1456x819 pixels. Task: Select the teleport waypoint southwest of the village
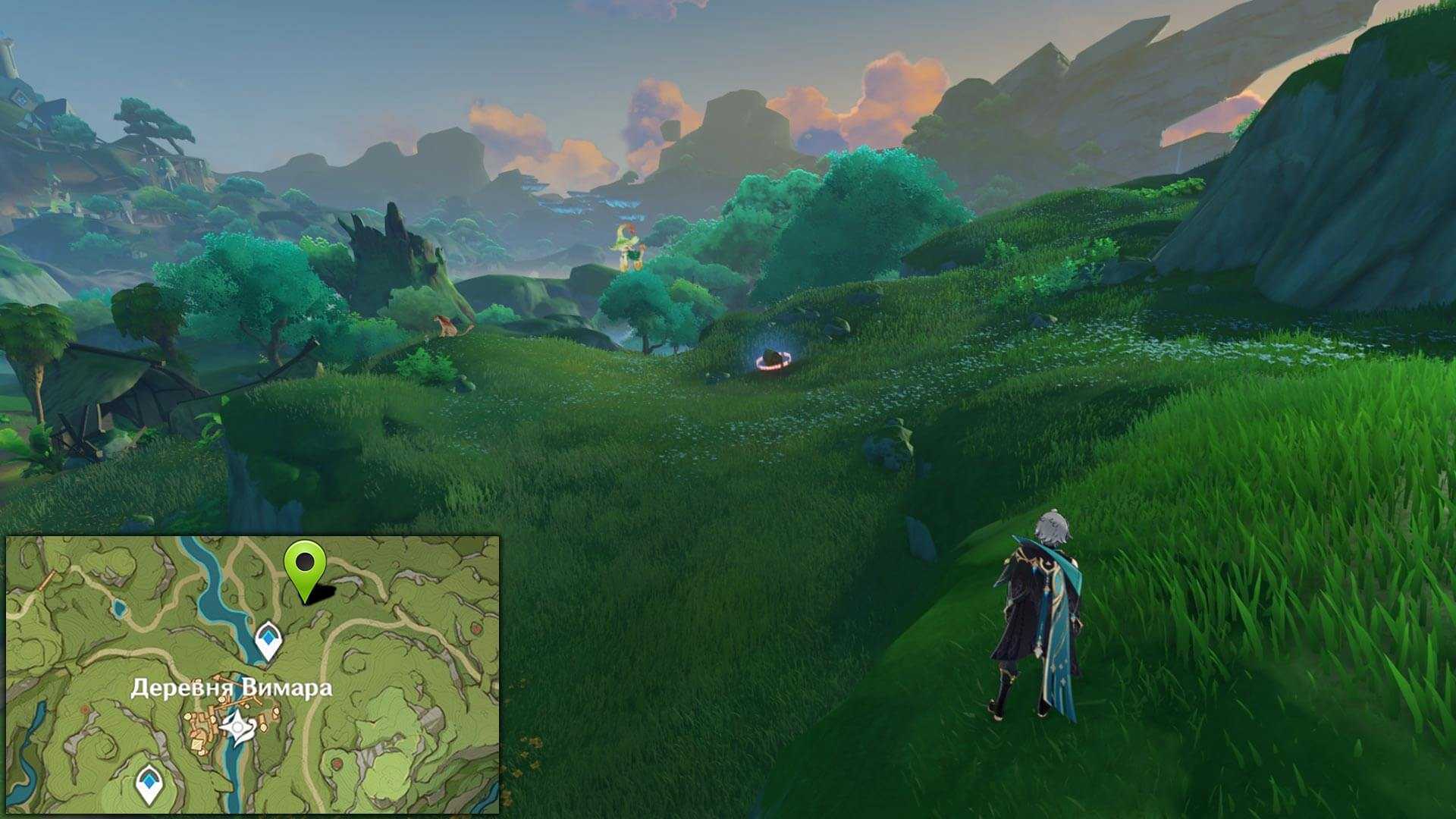click(x=149, y=784)
